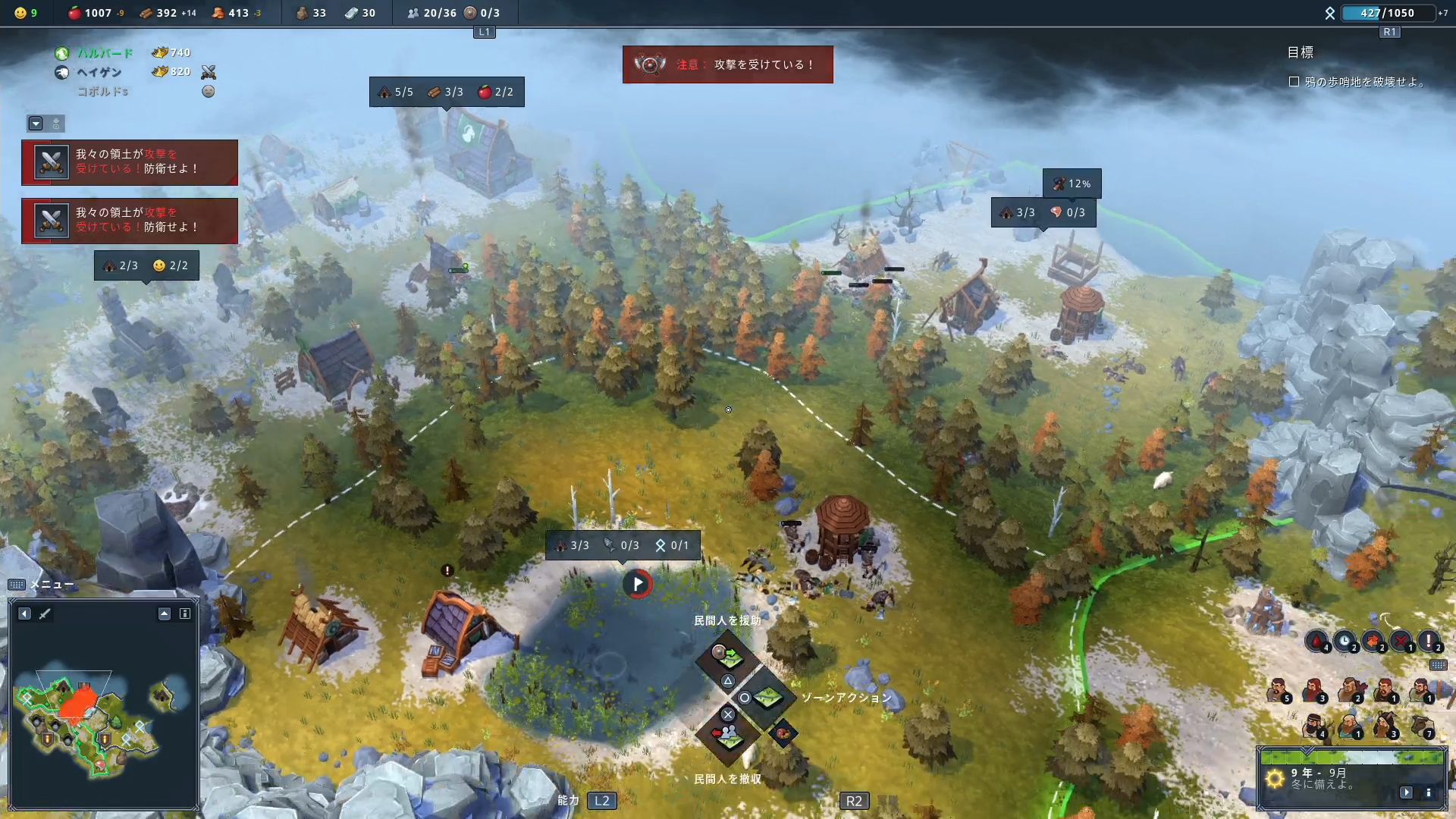The image size is (1456, 819).
Task: Collapse the notification list with the dropdown arrow
Action: 36,124
